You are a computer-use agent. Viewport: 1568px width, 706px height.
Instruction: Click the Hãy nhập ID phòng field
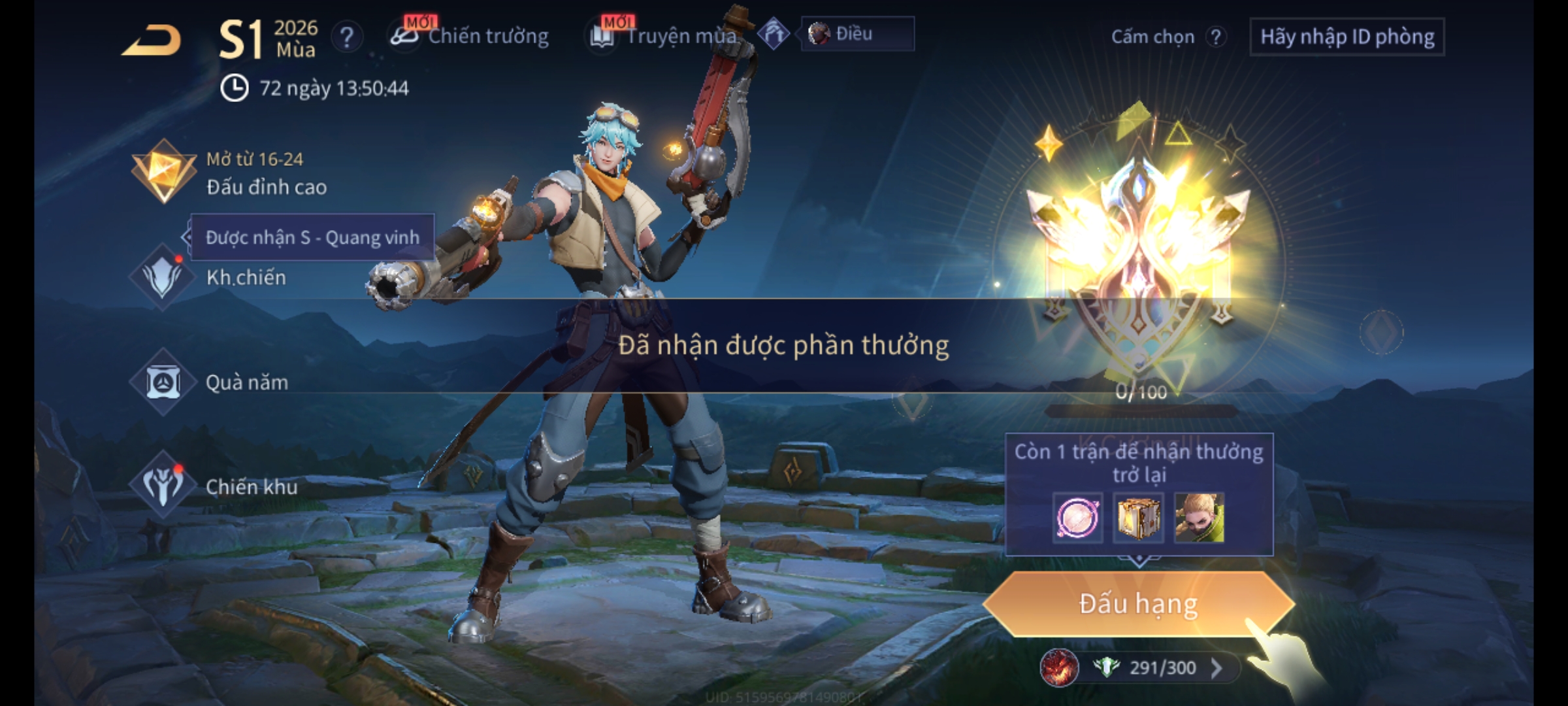click(x=1347, y=37)
